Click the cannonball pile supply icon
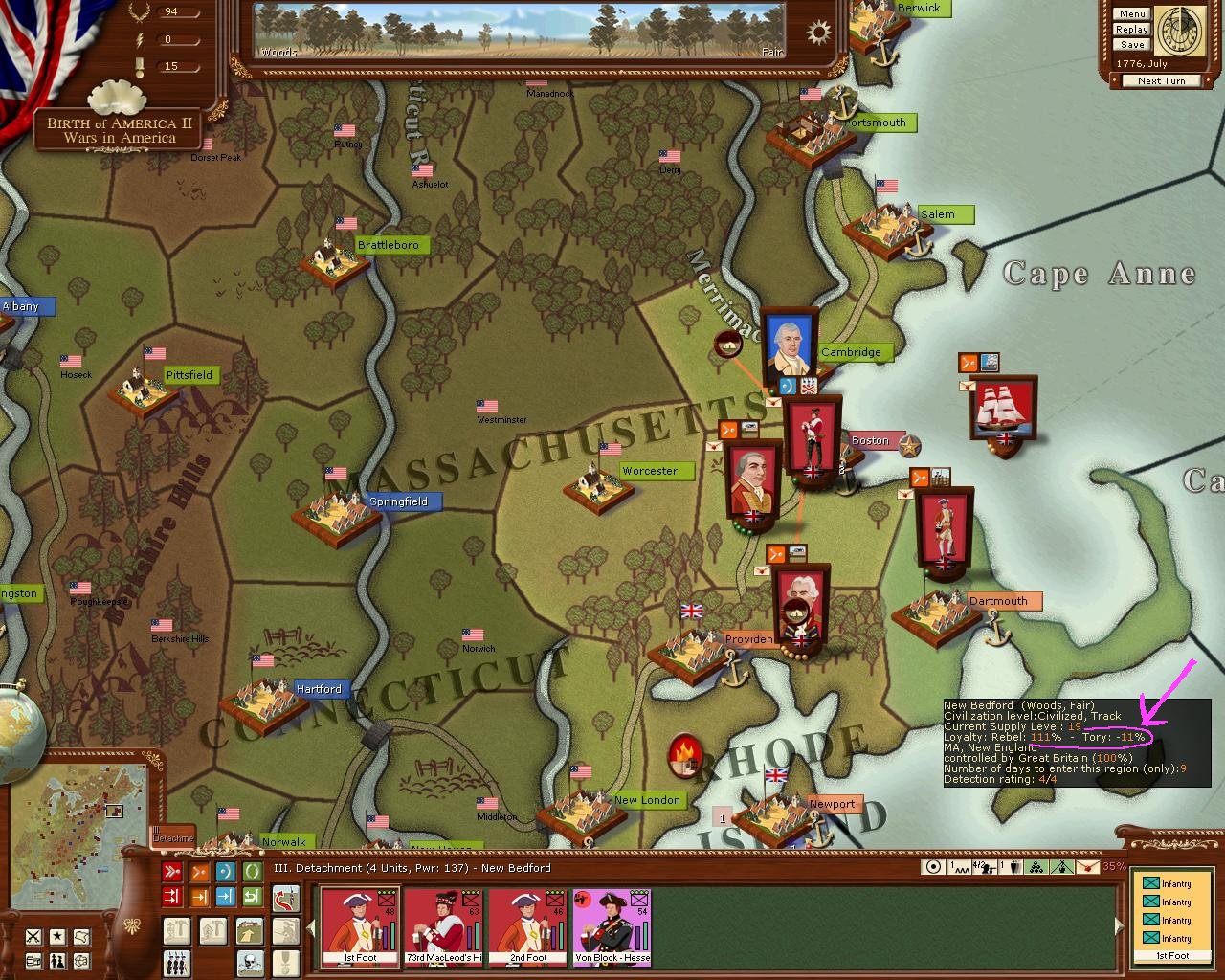Screen dimensions: 1225x980 (1036, 867)
